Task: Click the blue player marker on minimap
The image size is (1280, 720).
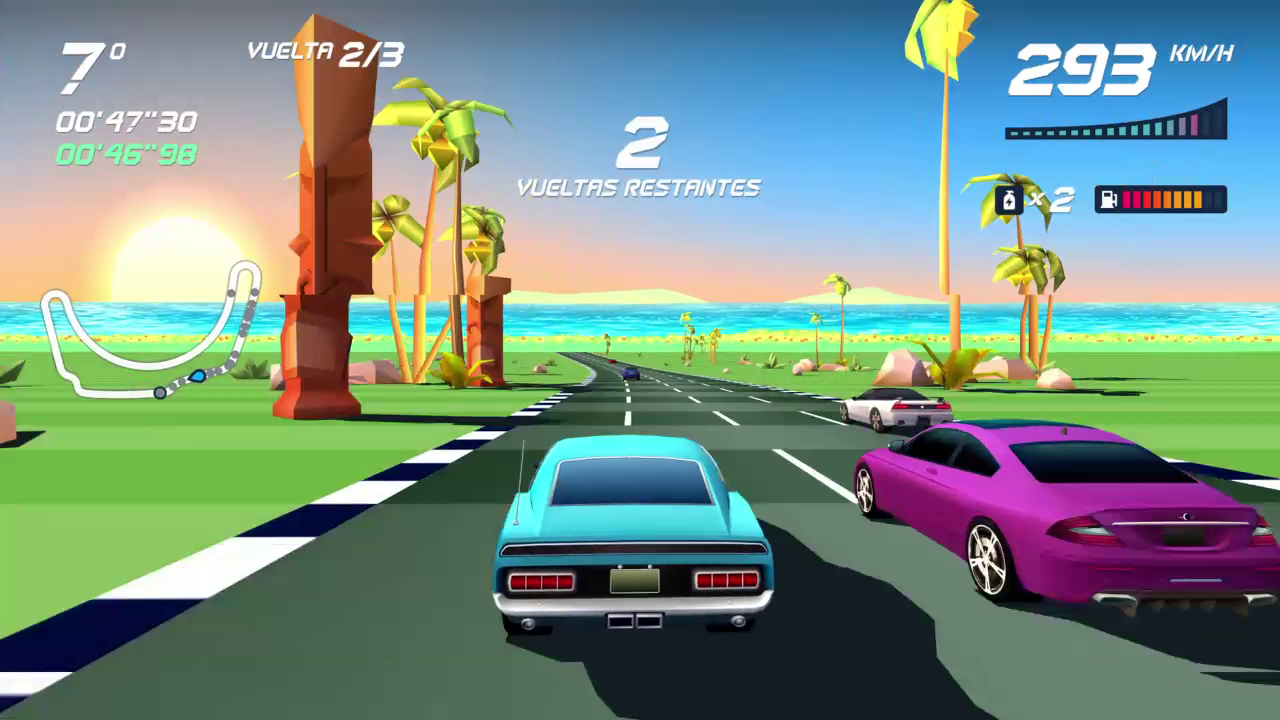Action: (197, 377)
